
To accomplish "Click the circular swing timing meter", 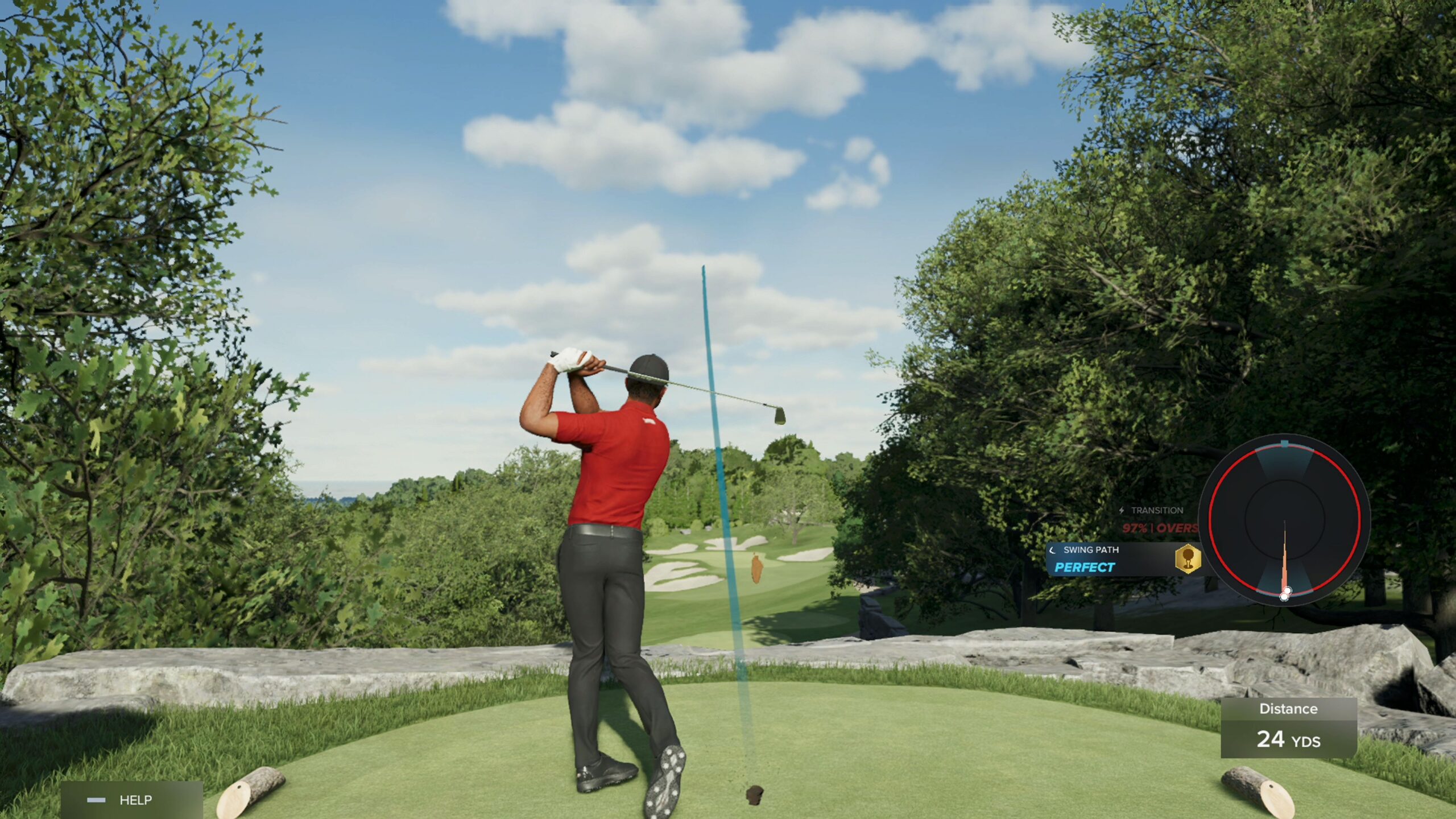I will coord(1284,519).
